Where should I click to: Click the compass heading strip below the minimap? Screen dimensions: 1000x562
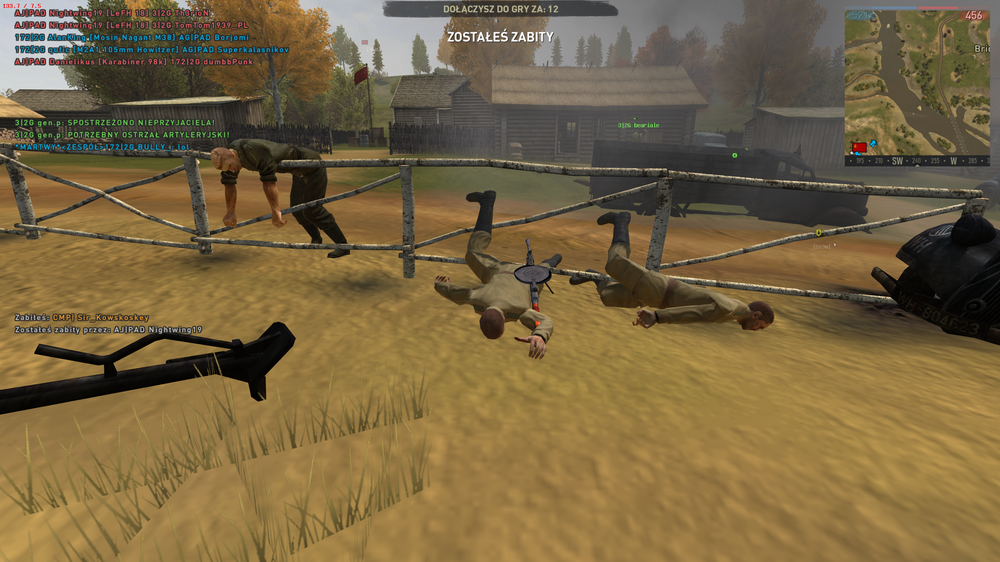(916, 160)
